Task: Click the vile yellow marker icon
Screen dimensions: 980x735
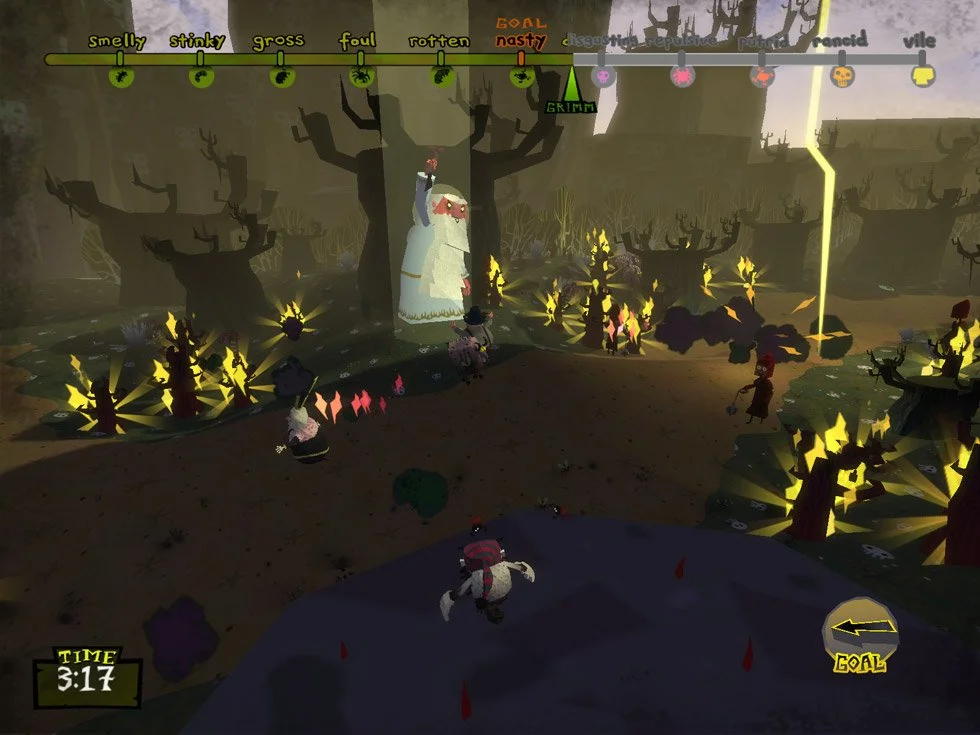Action: tap(923, 76)
